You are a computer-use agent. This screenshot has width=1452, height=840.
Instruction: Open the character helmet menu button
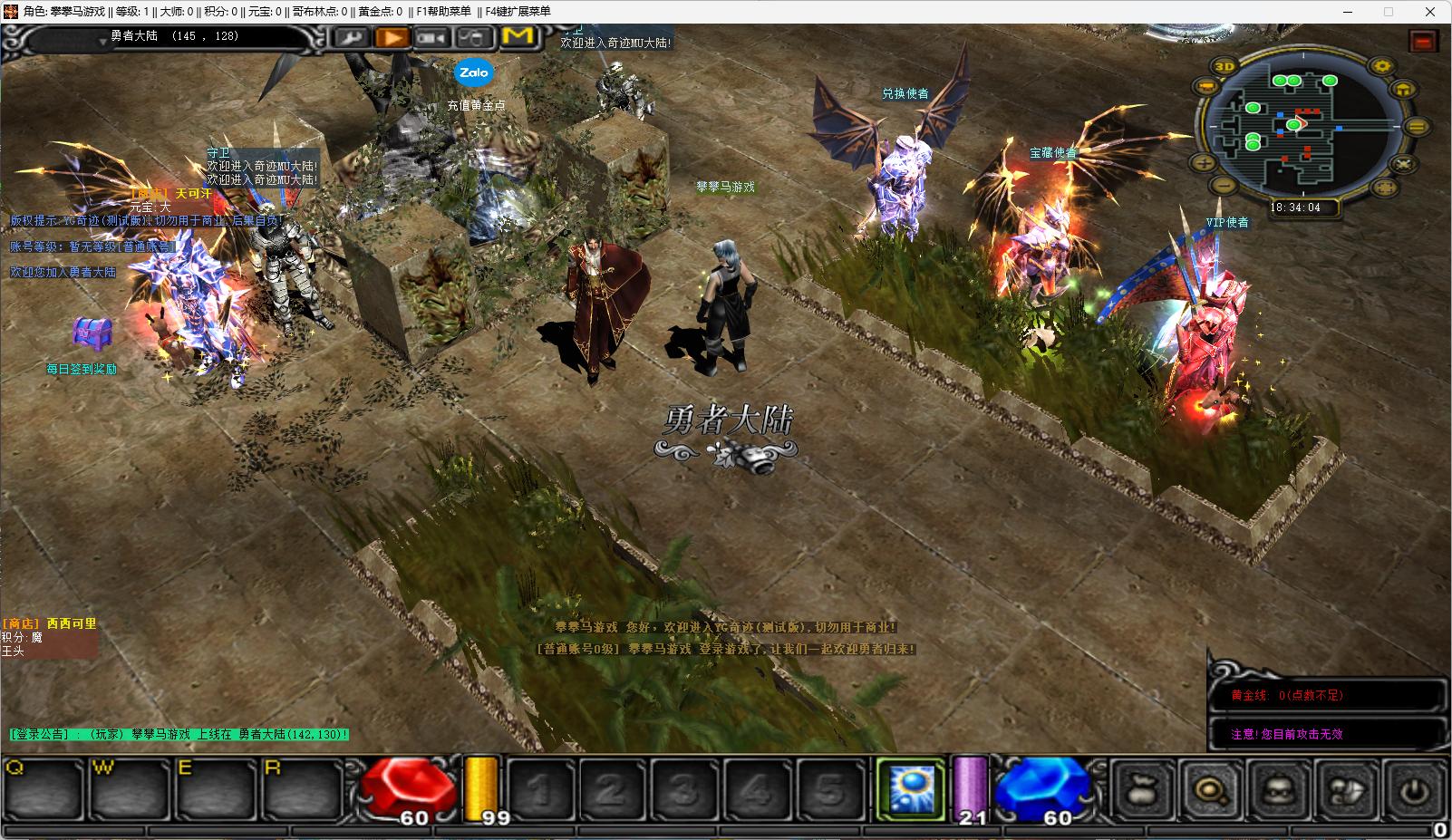1280,789
